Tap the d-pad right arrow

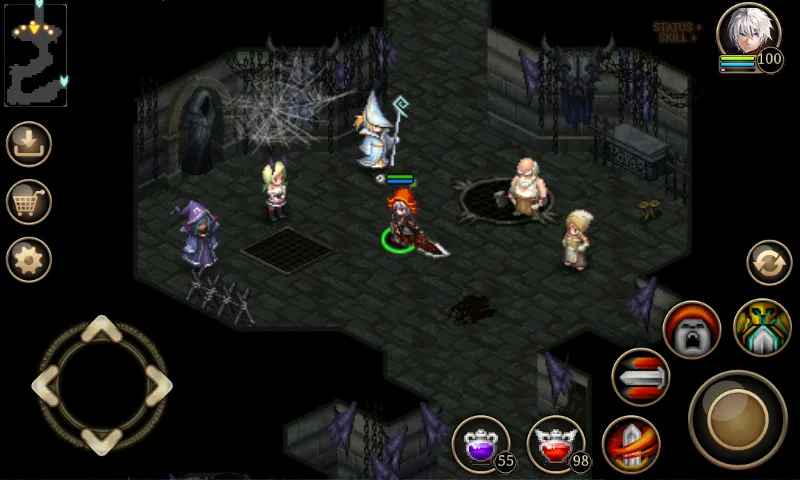click(157, 384)
